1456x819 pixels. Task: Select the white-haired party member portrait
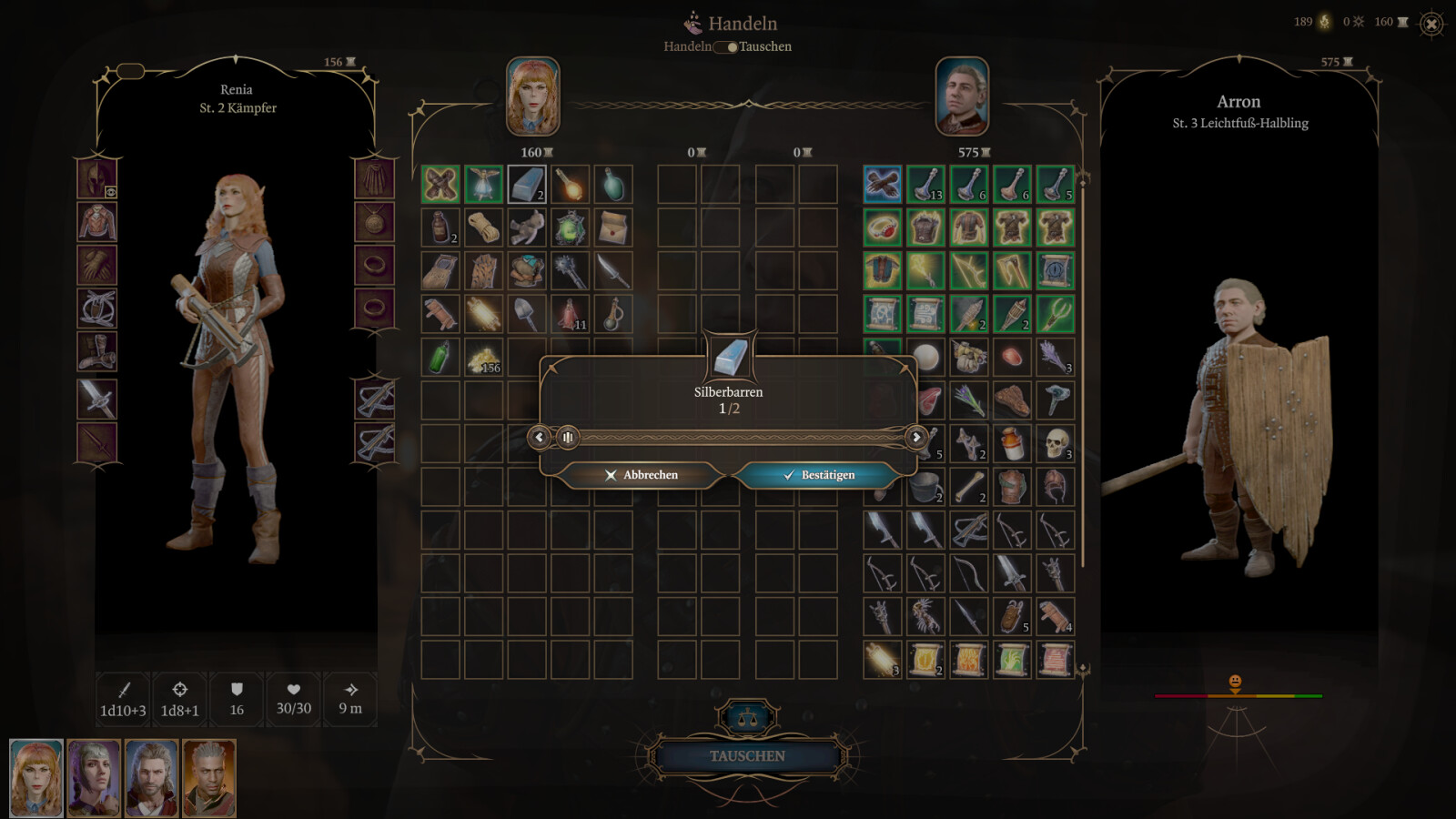coord(209,777)
